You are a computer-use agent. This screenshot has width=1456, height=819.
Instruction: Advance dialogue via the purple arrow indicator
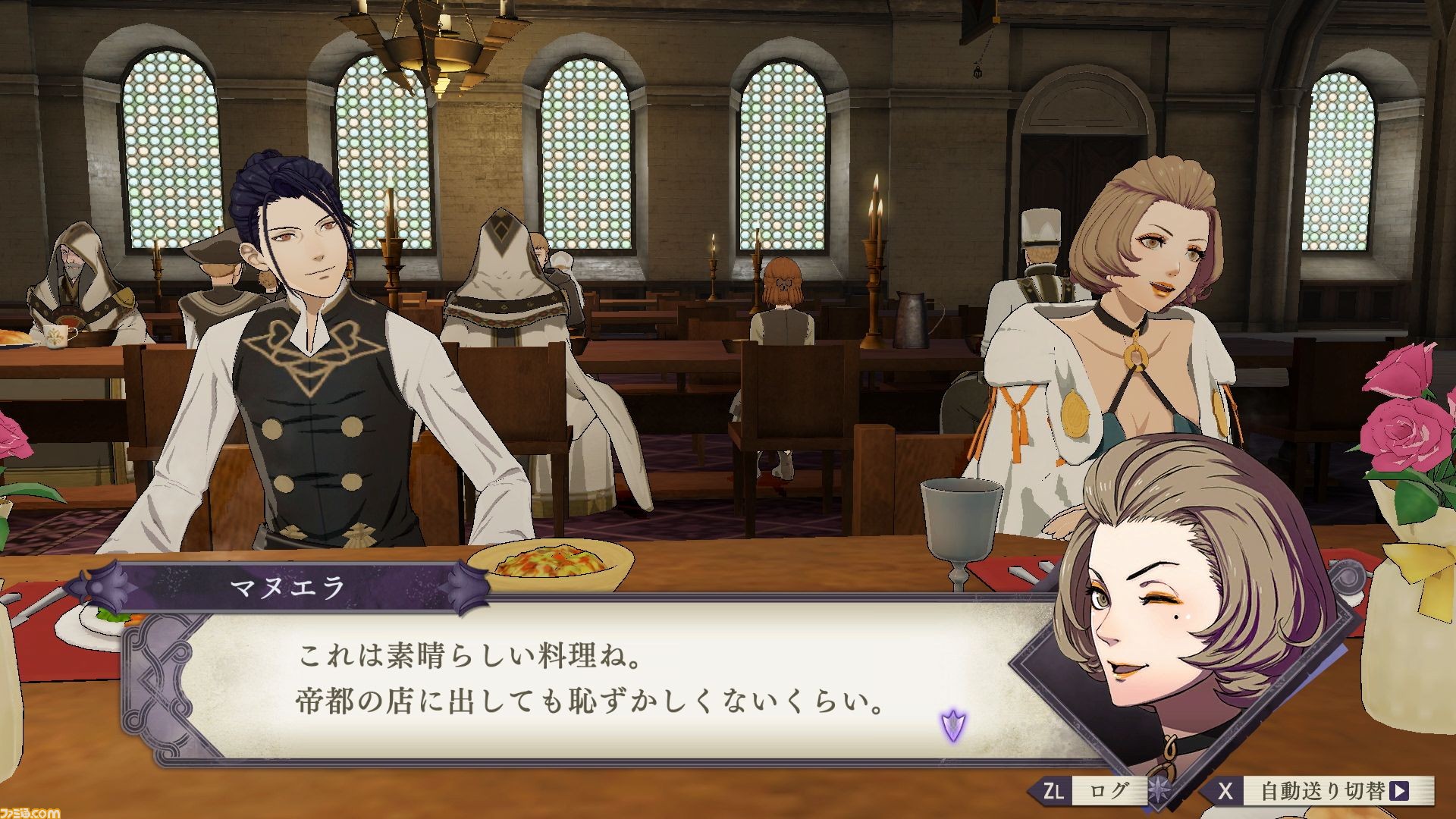tap(952, 726)
